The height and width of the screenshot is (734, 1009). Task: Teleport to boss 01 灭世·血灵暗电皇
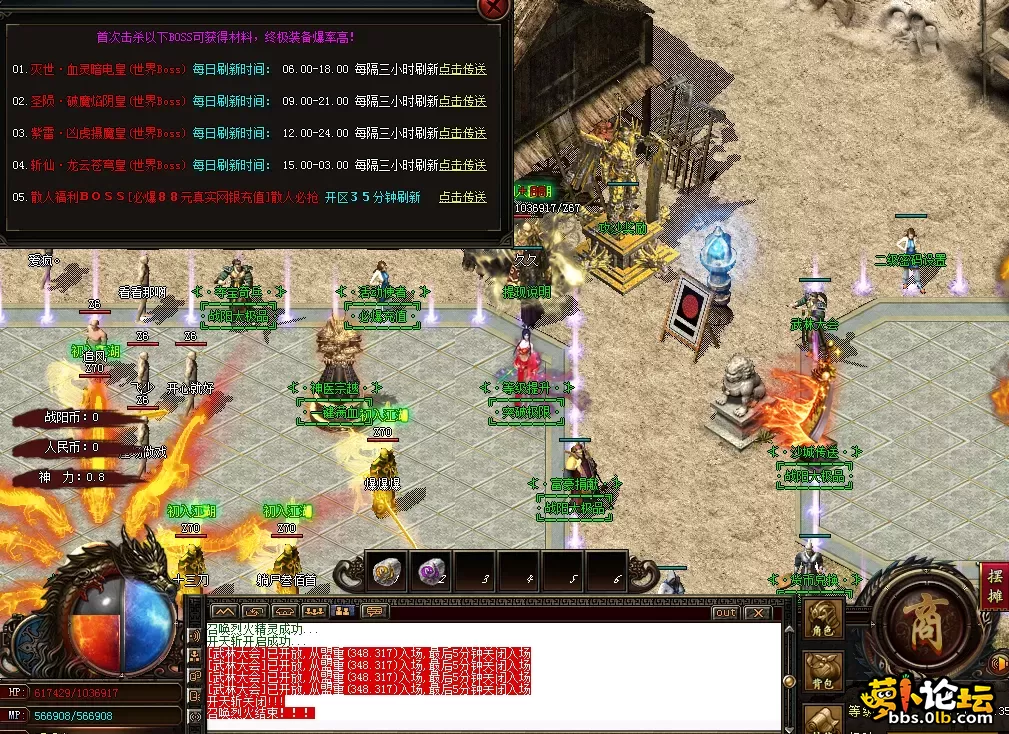(462, 69)
